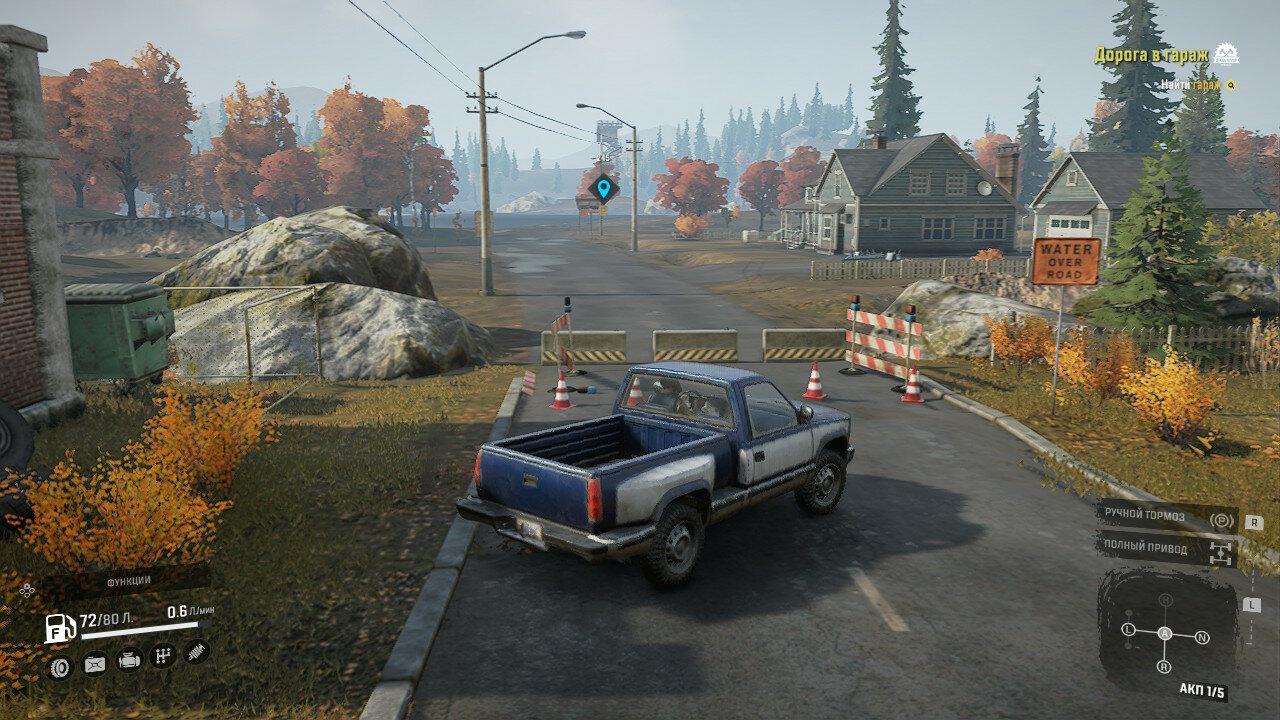Select the fuel canister icon
Viewport: 1280px width, 720px height.
[94, 663]
